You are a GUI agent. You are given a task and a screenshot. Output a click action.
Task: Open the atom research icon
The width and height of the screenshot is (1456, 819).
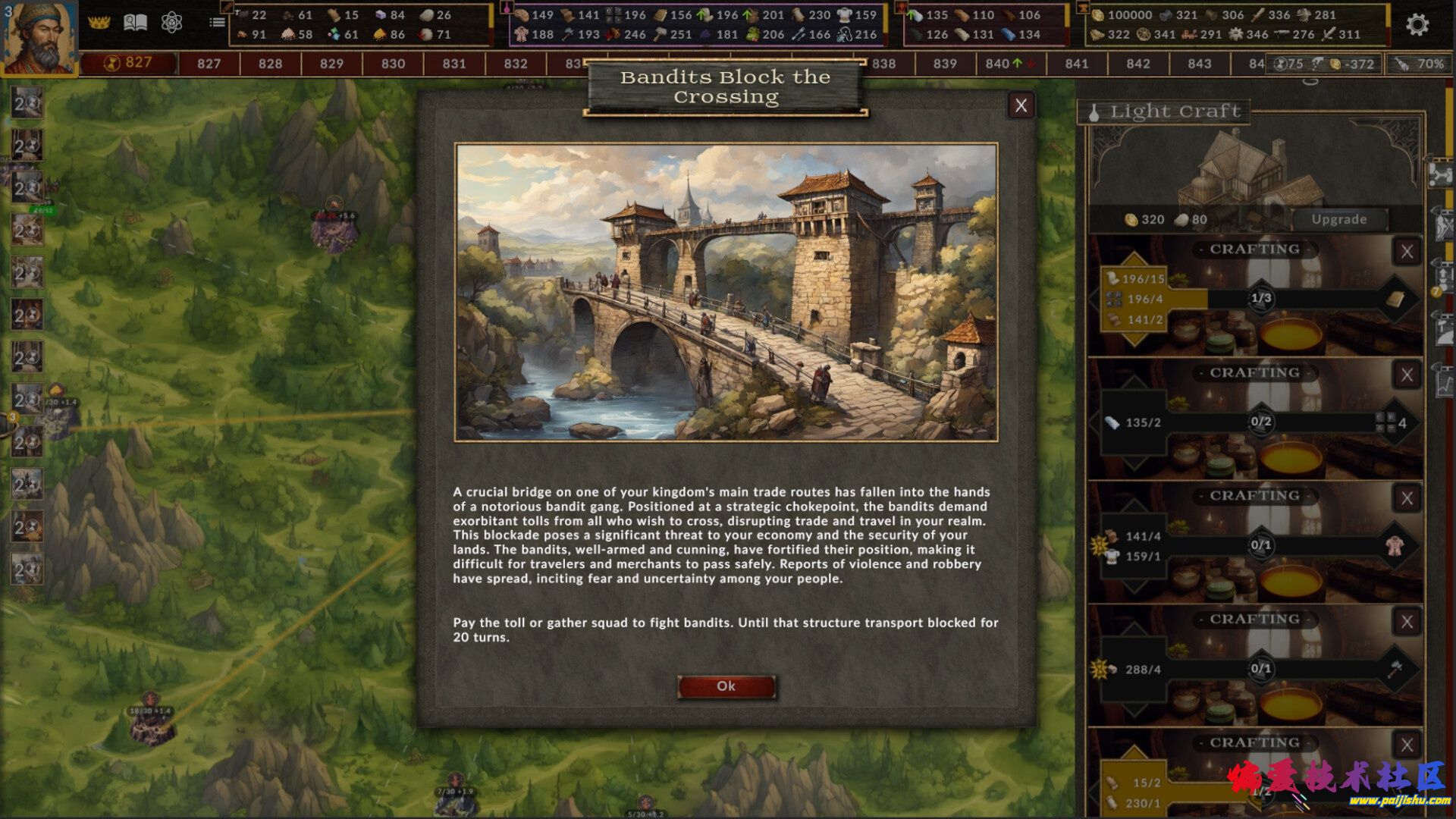pos(171,23)
